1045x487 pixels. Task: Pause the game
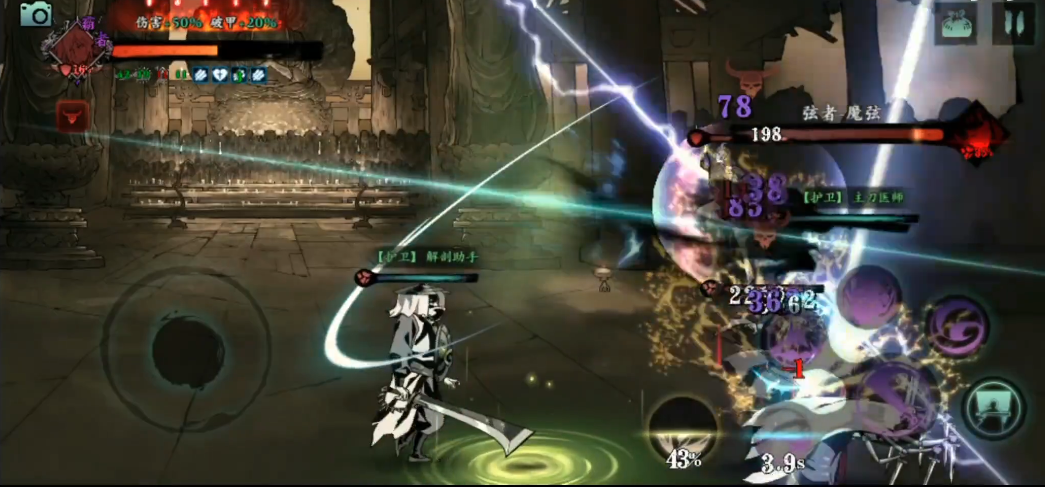(1012, 23)
